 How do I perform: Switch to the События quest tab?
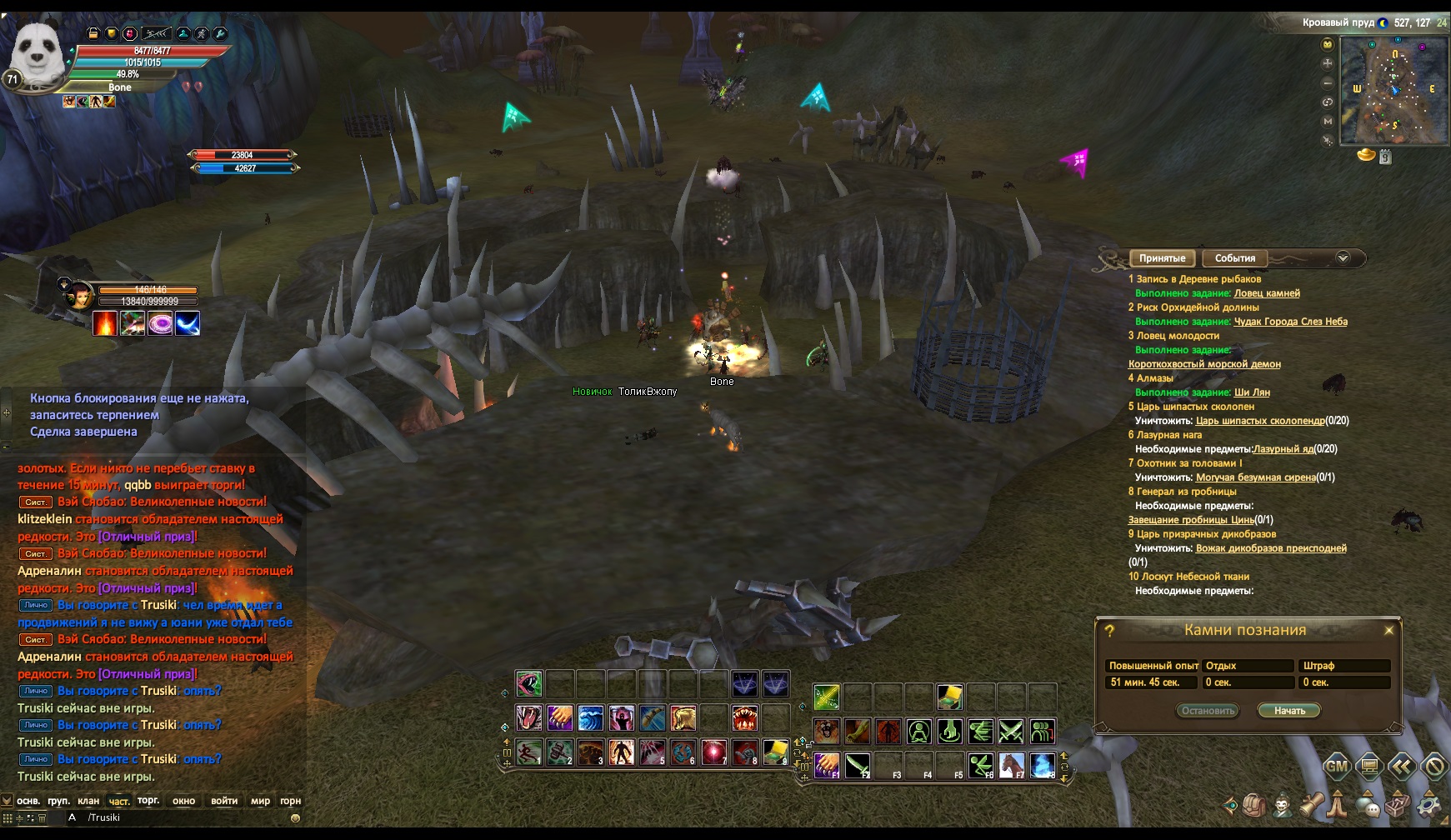pos(1234,258)
